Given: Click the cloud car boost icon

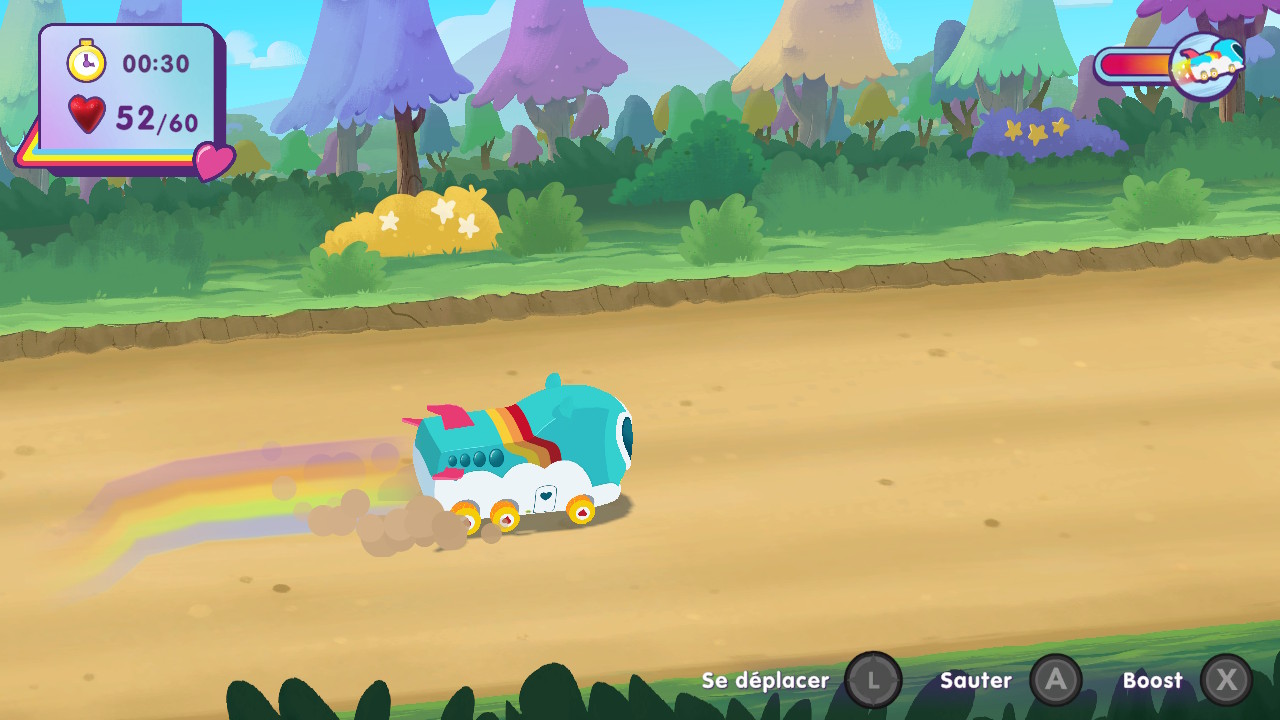Looking at the screenshot, I should click(x=1206, y=66).
